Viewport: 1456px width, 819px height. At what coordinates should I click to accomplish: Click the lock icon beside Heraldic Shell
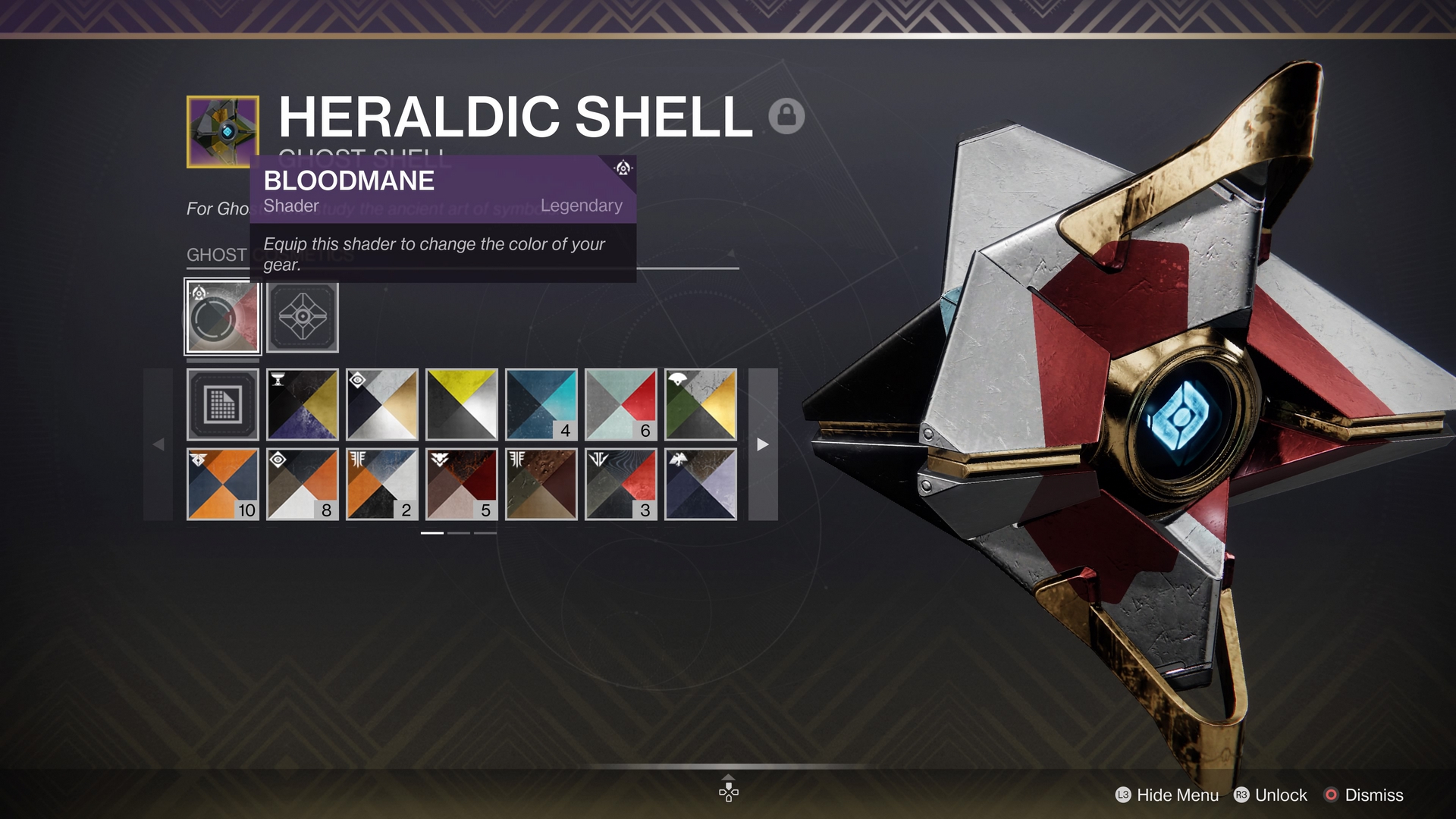tap(786, 116)
